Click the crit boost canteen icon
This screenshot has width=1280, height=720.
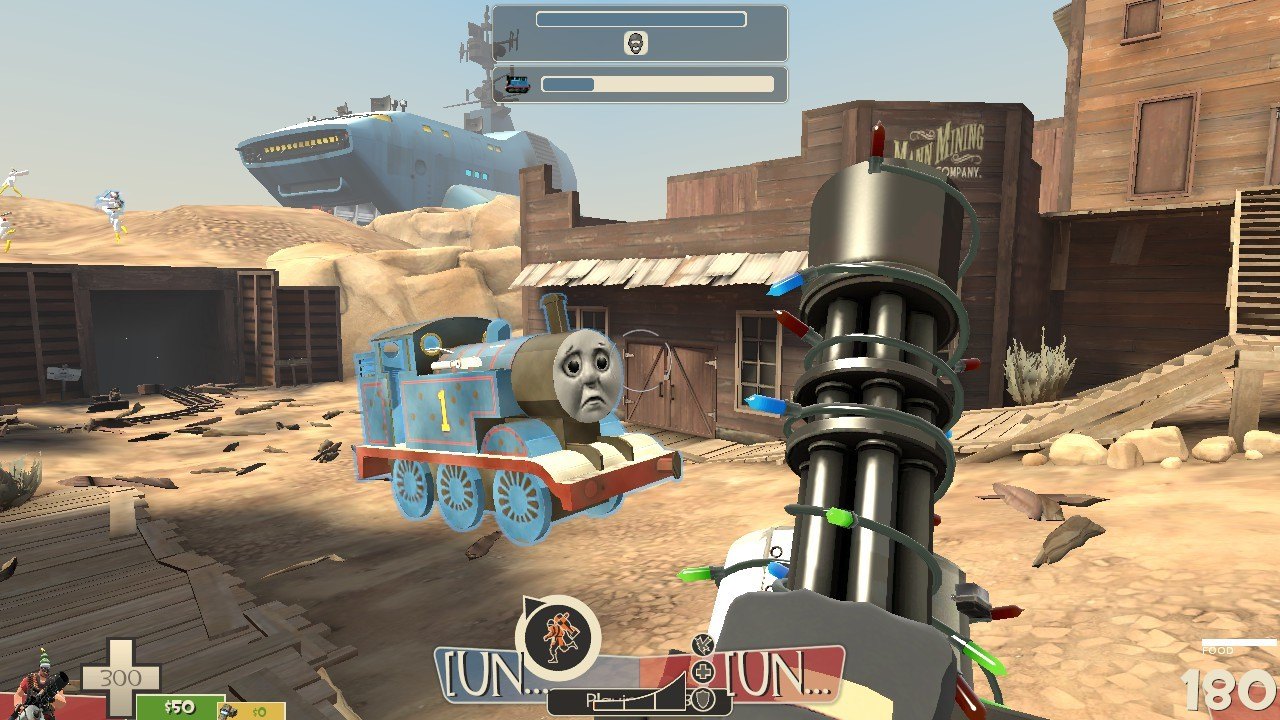702,646
